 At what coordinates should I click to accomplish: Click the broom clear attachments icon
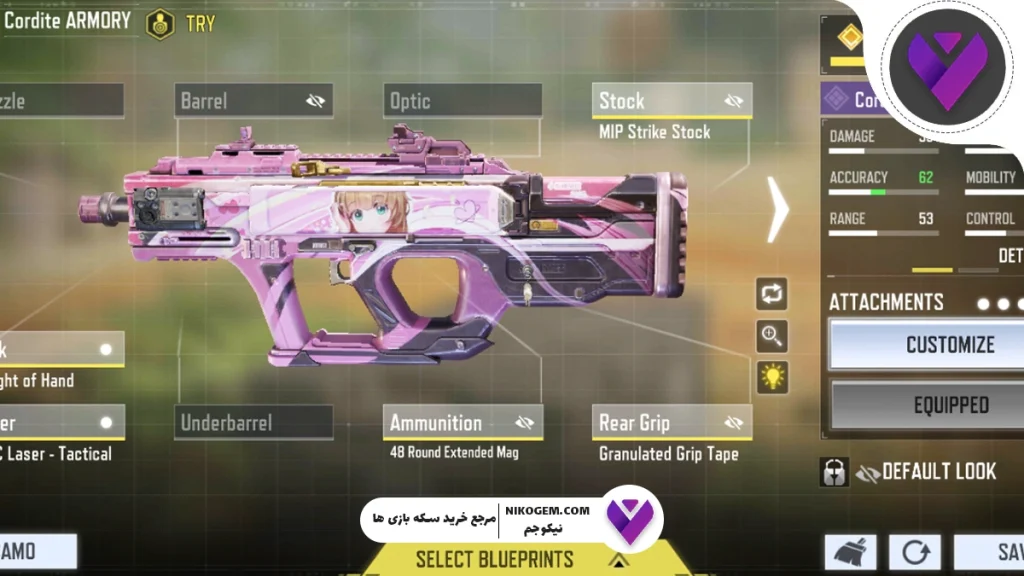coord(850,553)
